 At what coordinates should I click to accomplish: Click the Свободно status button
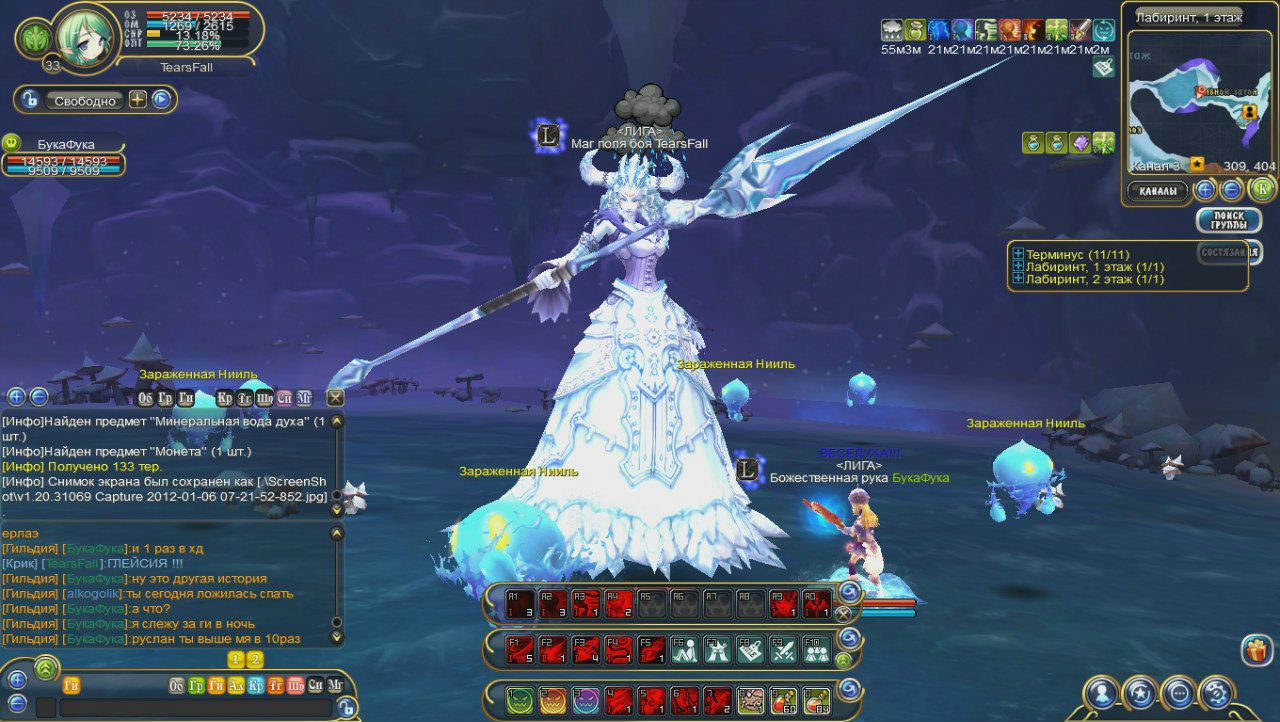point(85,100)
